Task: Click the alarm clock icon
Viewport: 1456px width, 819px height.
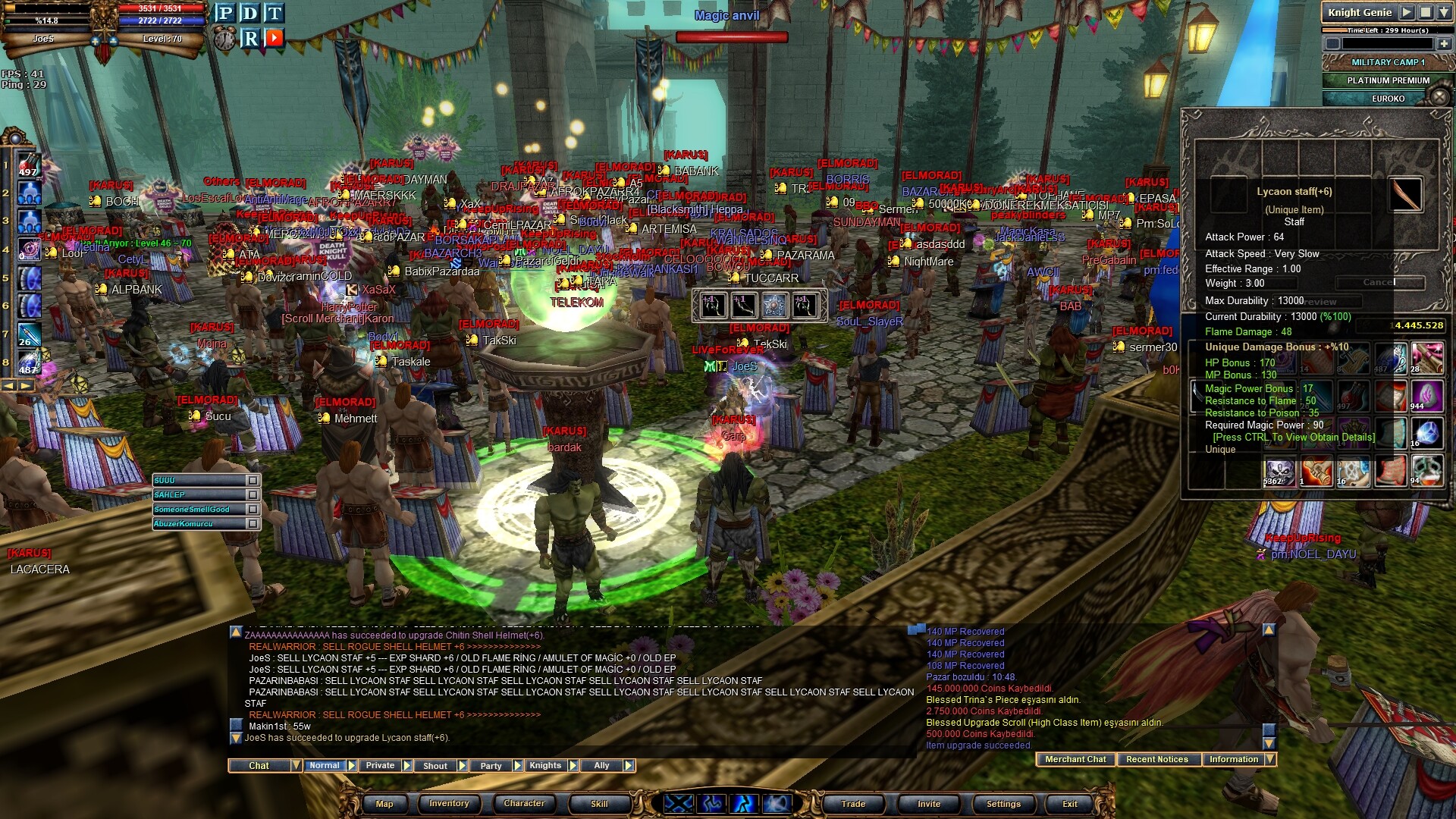Action: pos(224,38)
